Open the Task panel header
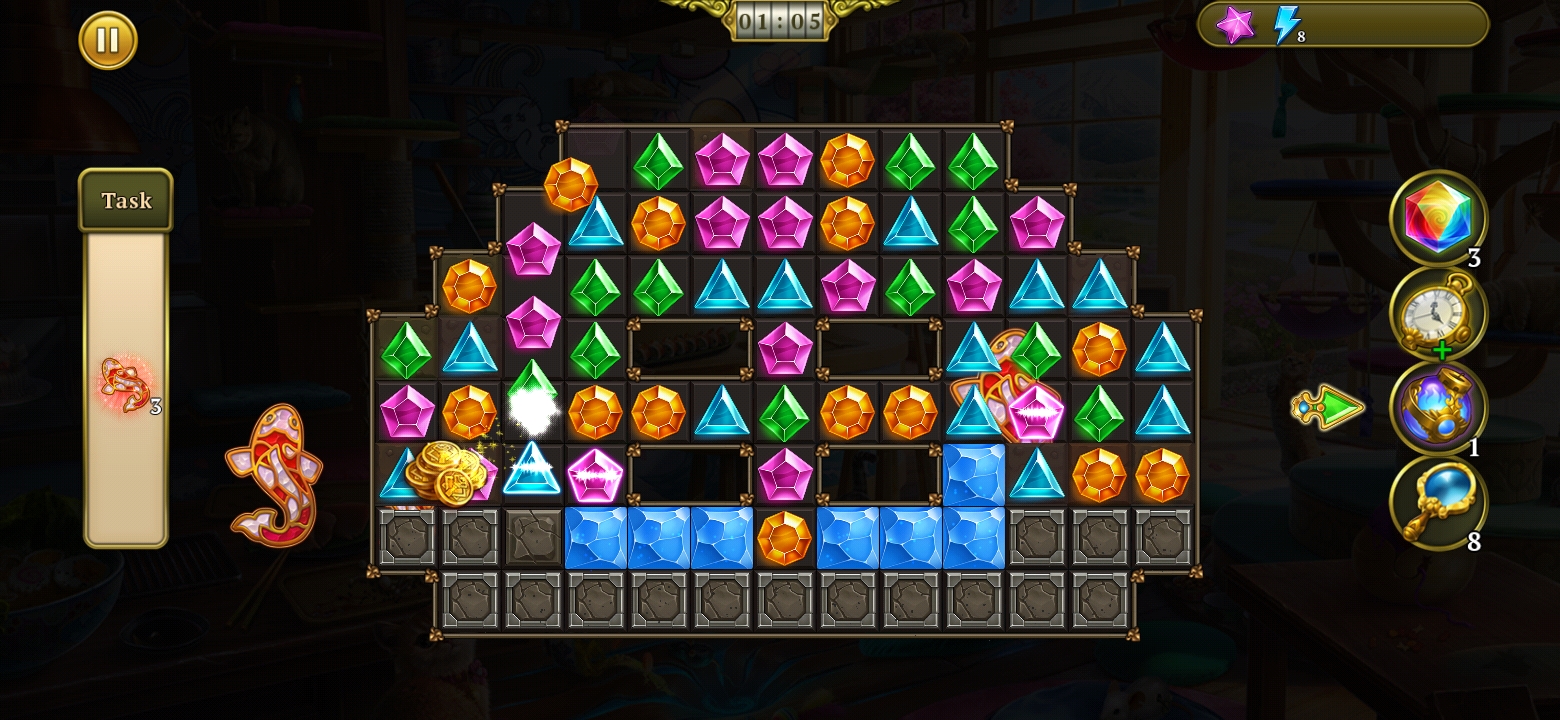The height and width of the screenshot is (720, 1560). (x=124, y=200)
